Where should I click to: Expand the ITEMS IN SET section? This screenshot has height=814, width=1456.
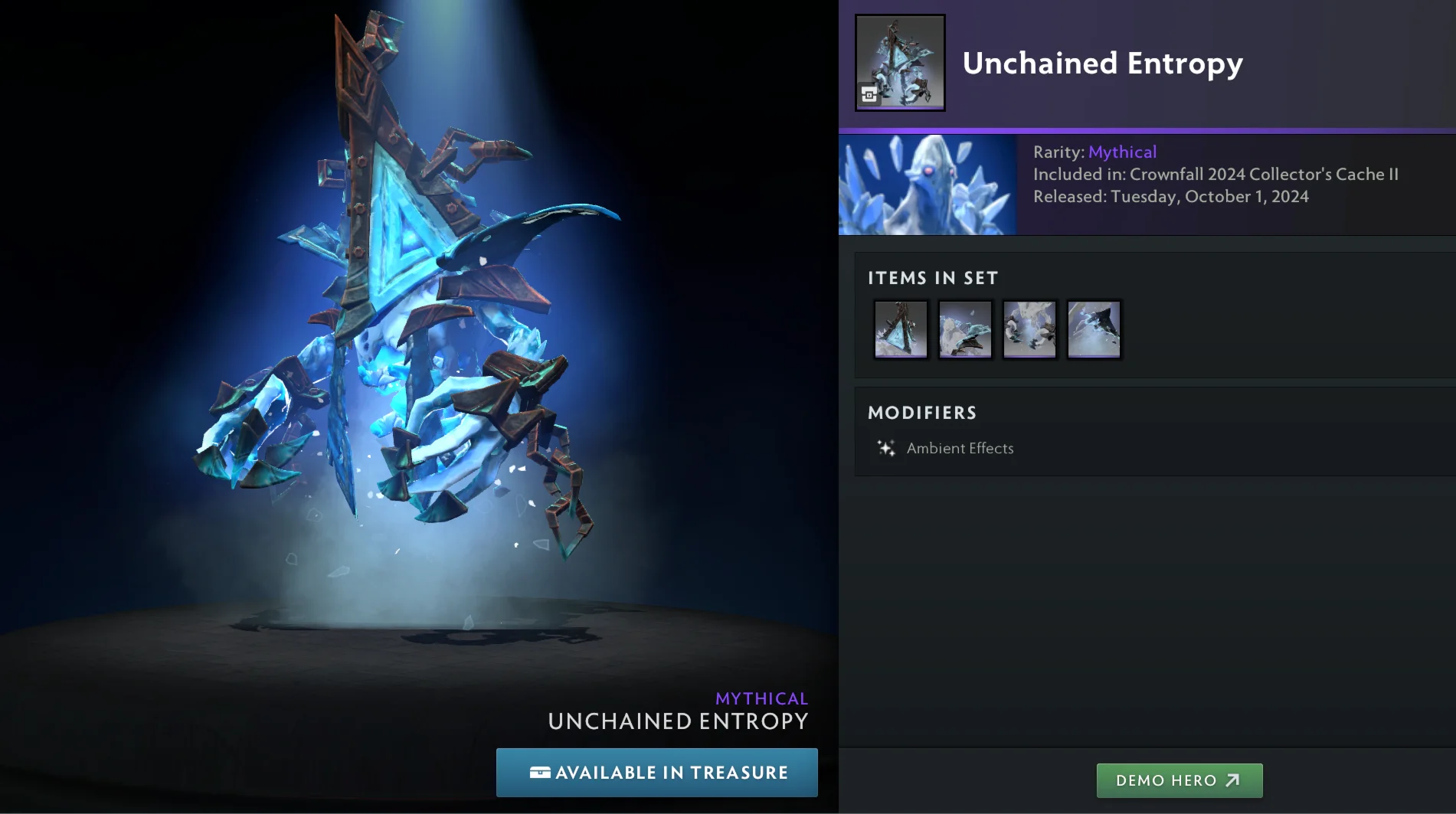point(934,278)
